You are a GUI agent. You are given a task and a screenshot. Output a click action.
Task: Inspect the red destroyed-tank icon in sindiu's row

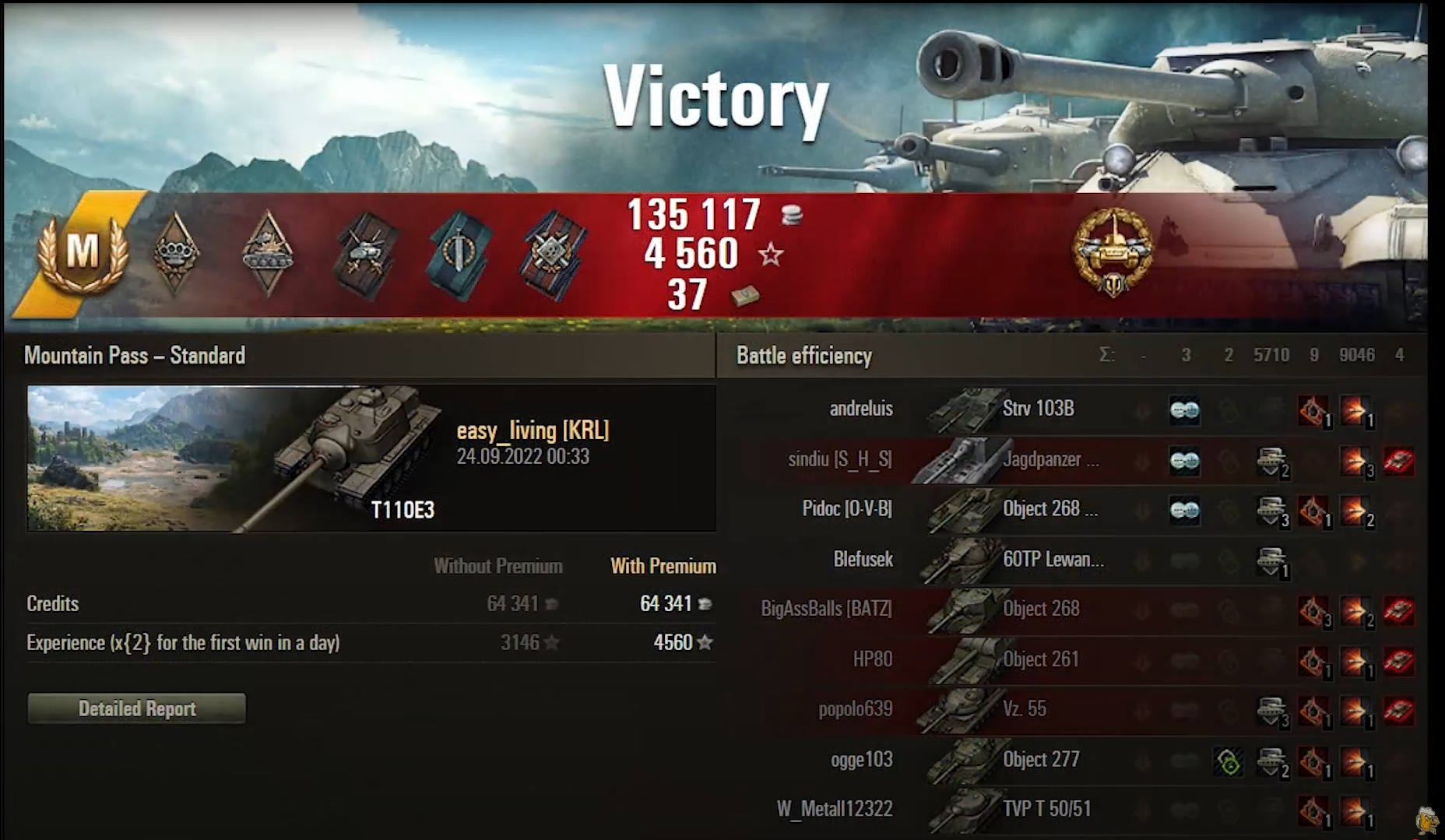pyautogui.click(x=1399, y=459)
